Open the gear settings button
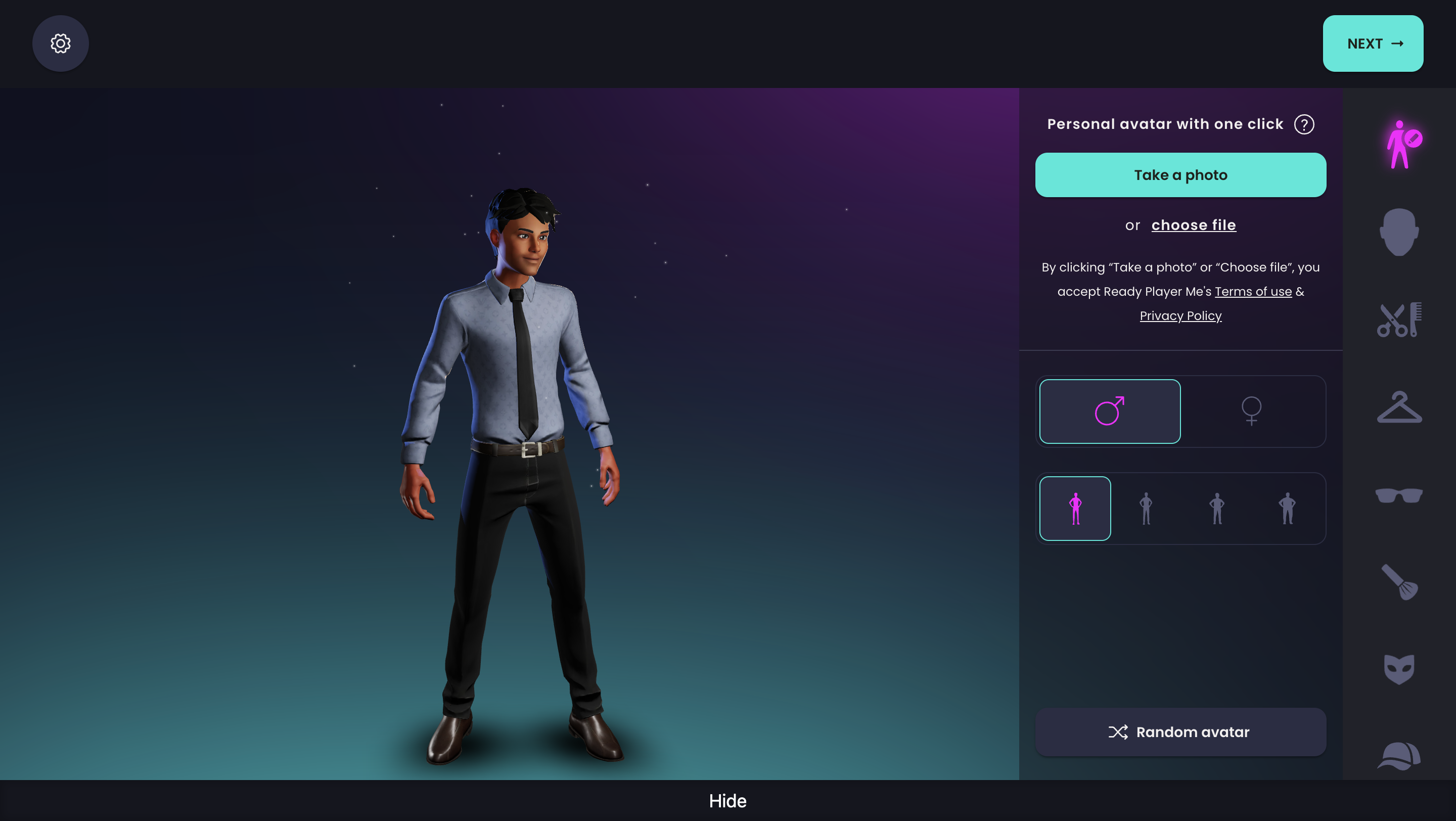1456x821 pixels. click(x=61, y=43)
